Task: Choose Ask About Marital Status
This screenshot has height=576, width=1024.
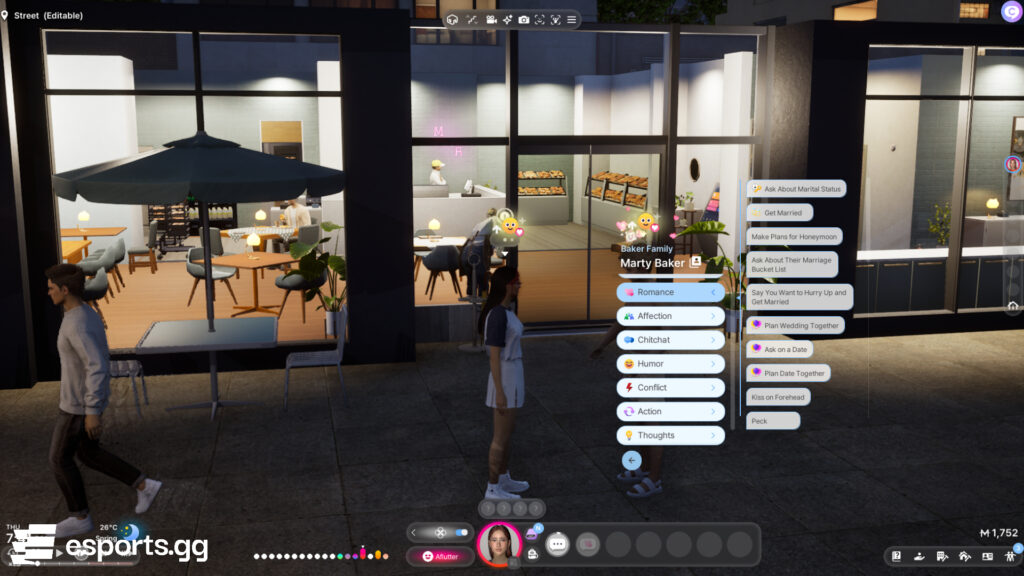Action: pyautogui.click(x=797, y=188)
